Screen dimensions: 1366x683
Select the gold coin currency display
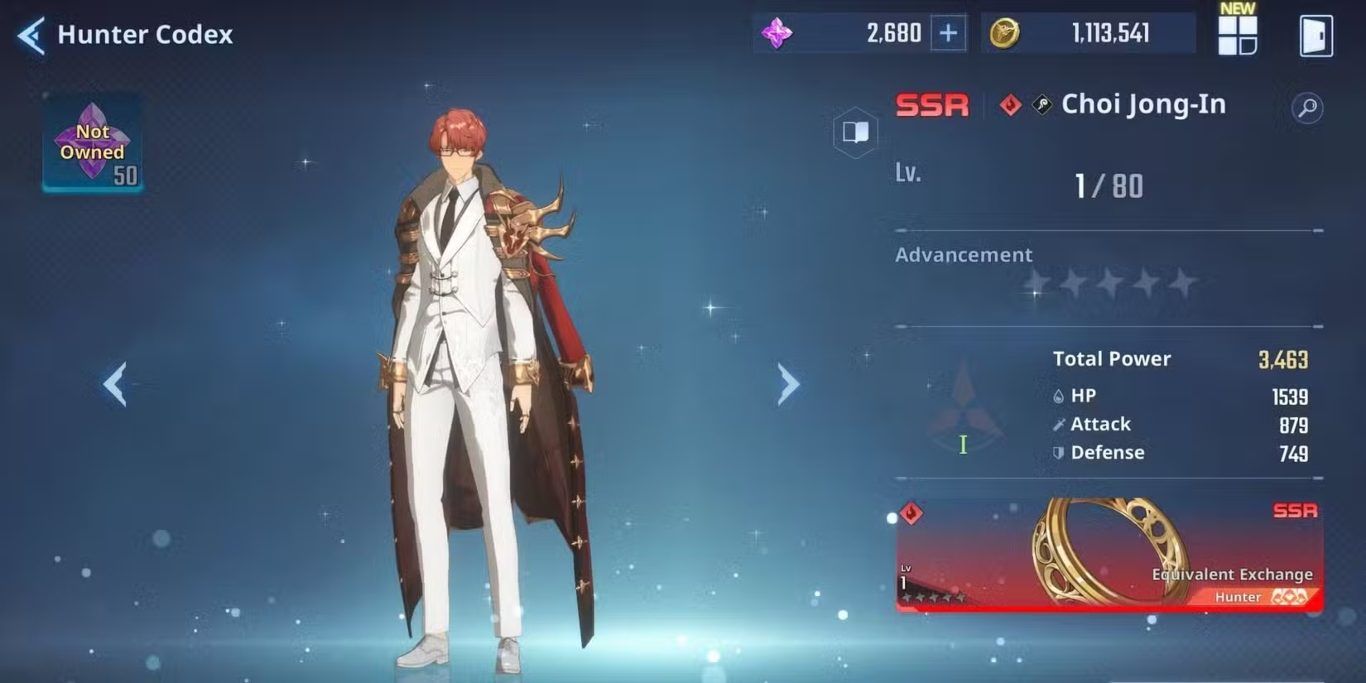pos(1088,34)
